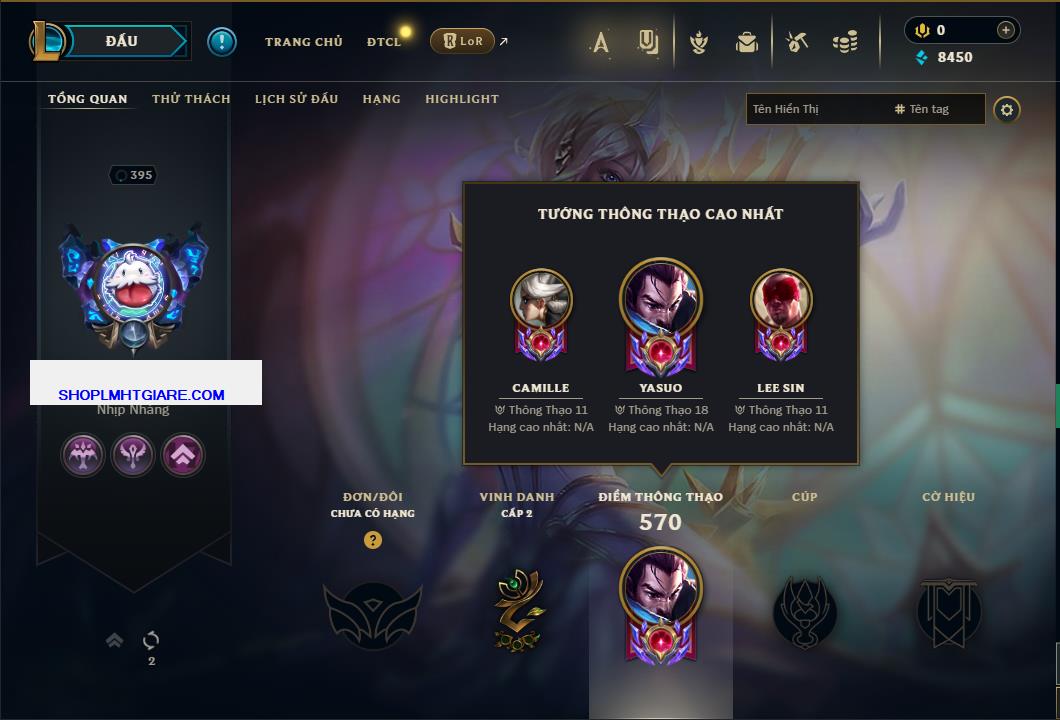Select the Lee Sin mastery portrait
Image resolution: width=1060 pixels, height=720 pixels.
781,300
